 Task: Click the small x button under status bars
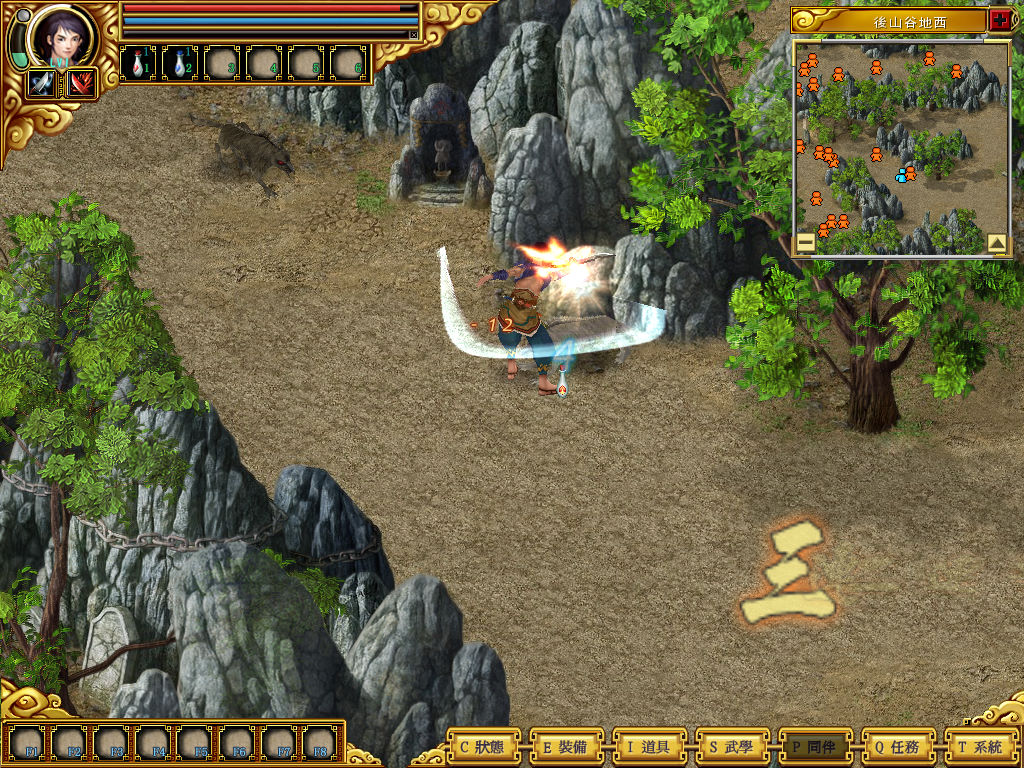(x=413, y=34)
